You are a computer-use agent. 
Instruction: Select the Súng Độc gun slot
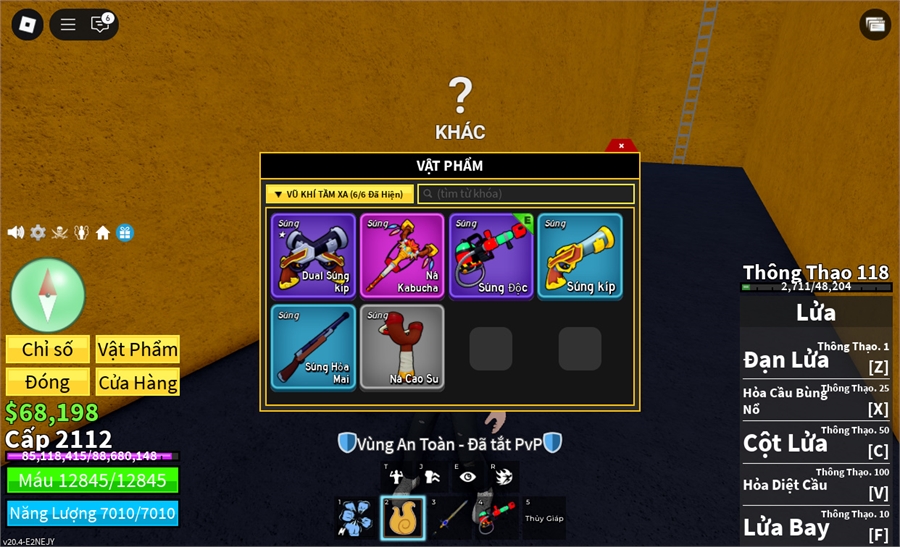coord(491,256)
